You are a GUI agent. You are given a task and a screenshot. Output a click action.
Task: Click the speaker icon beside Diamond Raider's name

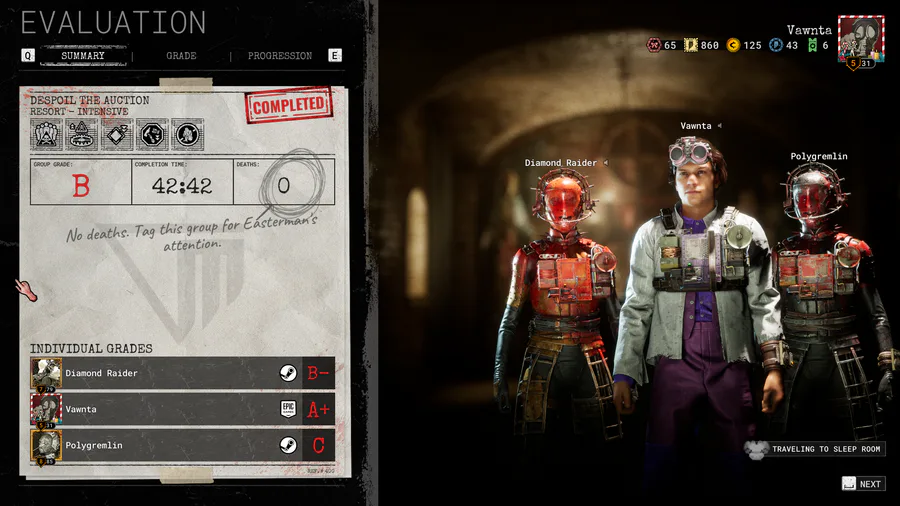click(x=604, y=163)
